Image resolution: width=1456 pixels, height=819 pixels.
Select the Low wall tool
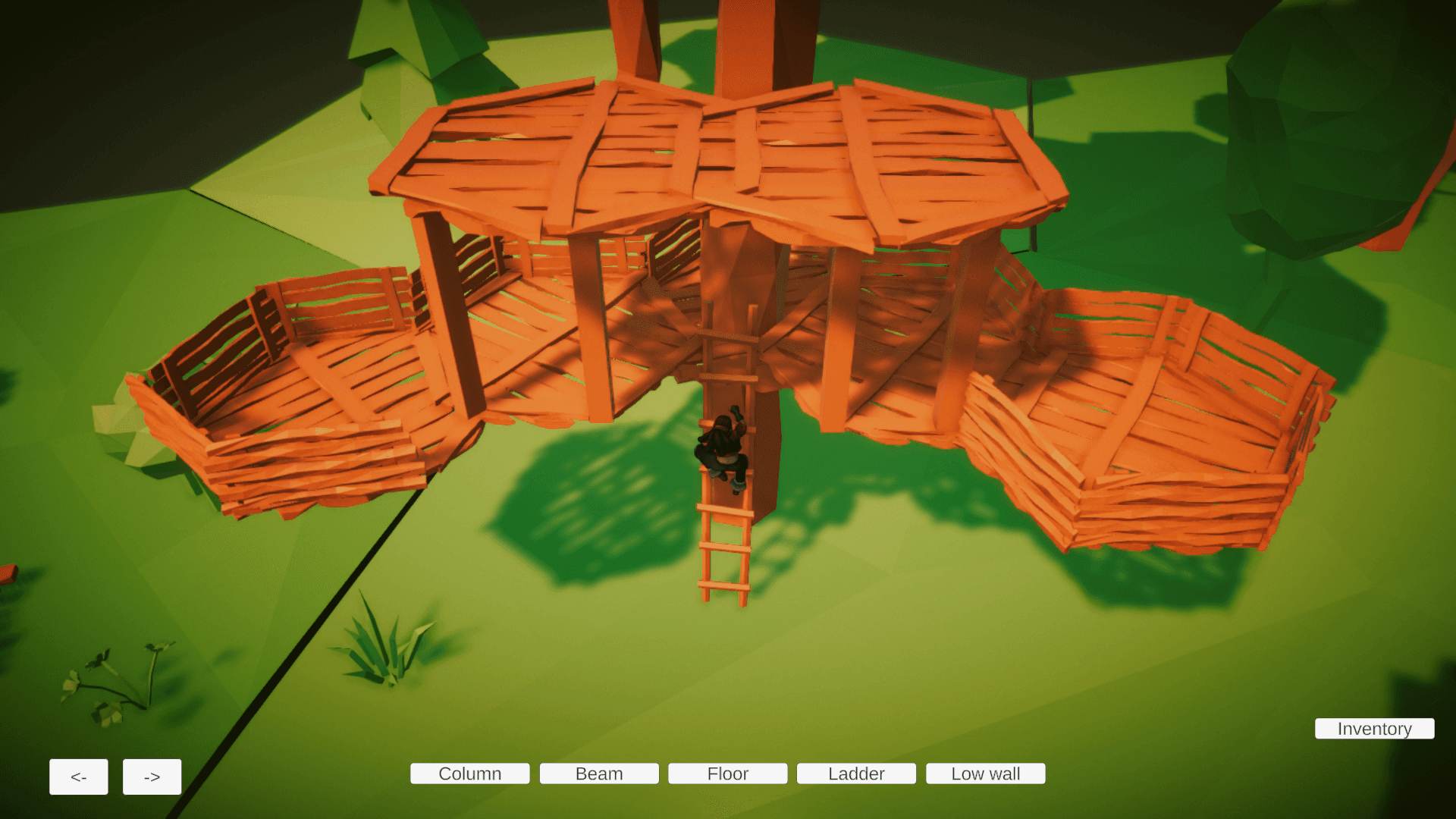click(x=985, y=773)
